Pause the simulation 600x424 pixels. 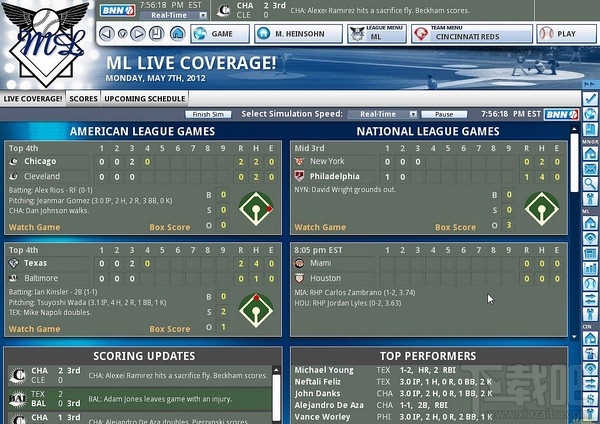click(x=444, y=114)
